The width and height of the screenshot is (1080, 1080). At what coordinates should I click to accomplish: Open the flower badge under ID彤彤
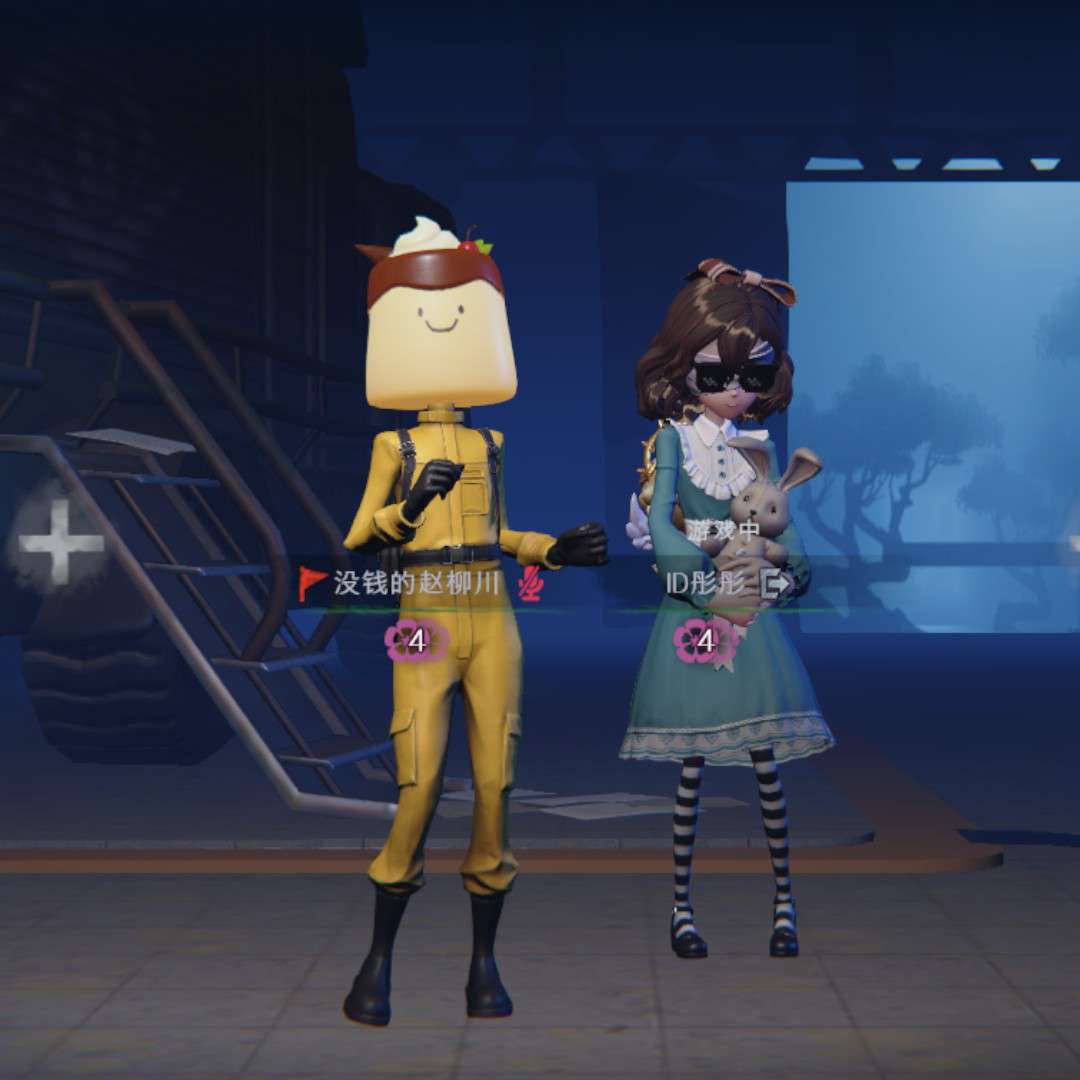[x=704, y=641]
